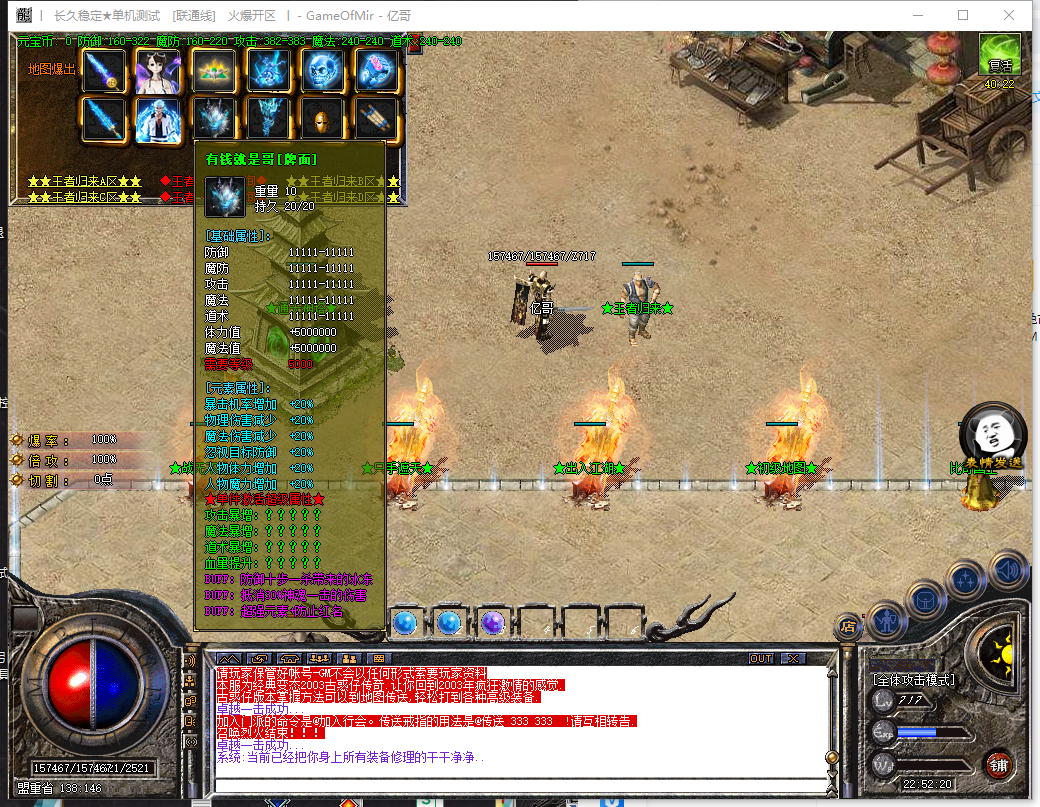This screenshot has height=807, width=1040.
Task: Click the chat panel OUT button
Action: pyautogui.click(x=762, y=658)
